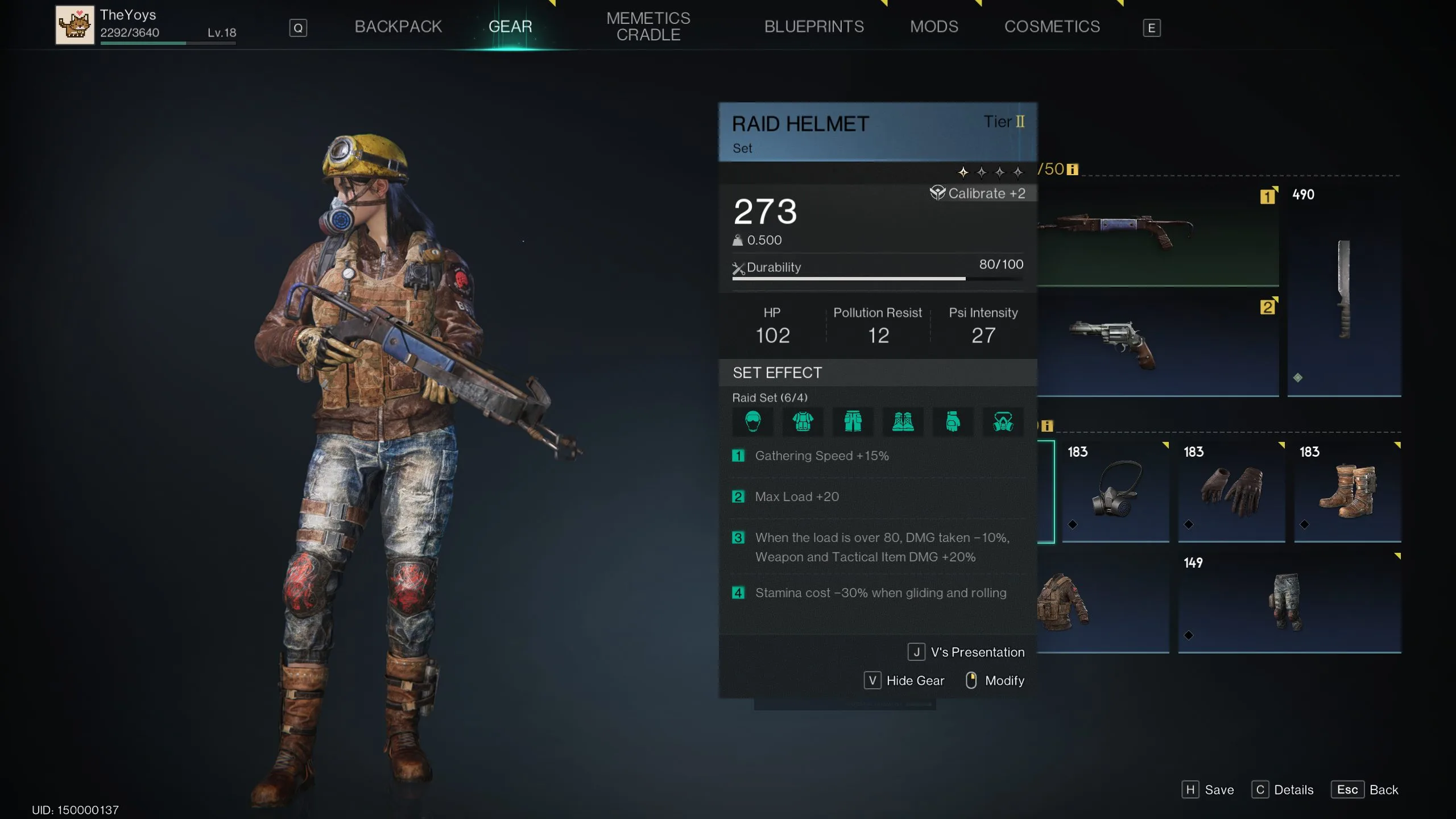Select the revolver secondary weapon slot
The image size is (1456, 819).
(1158, 344)
